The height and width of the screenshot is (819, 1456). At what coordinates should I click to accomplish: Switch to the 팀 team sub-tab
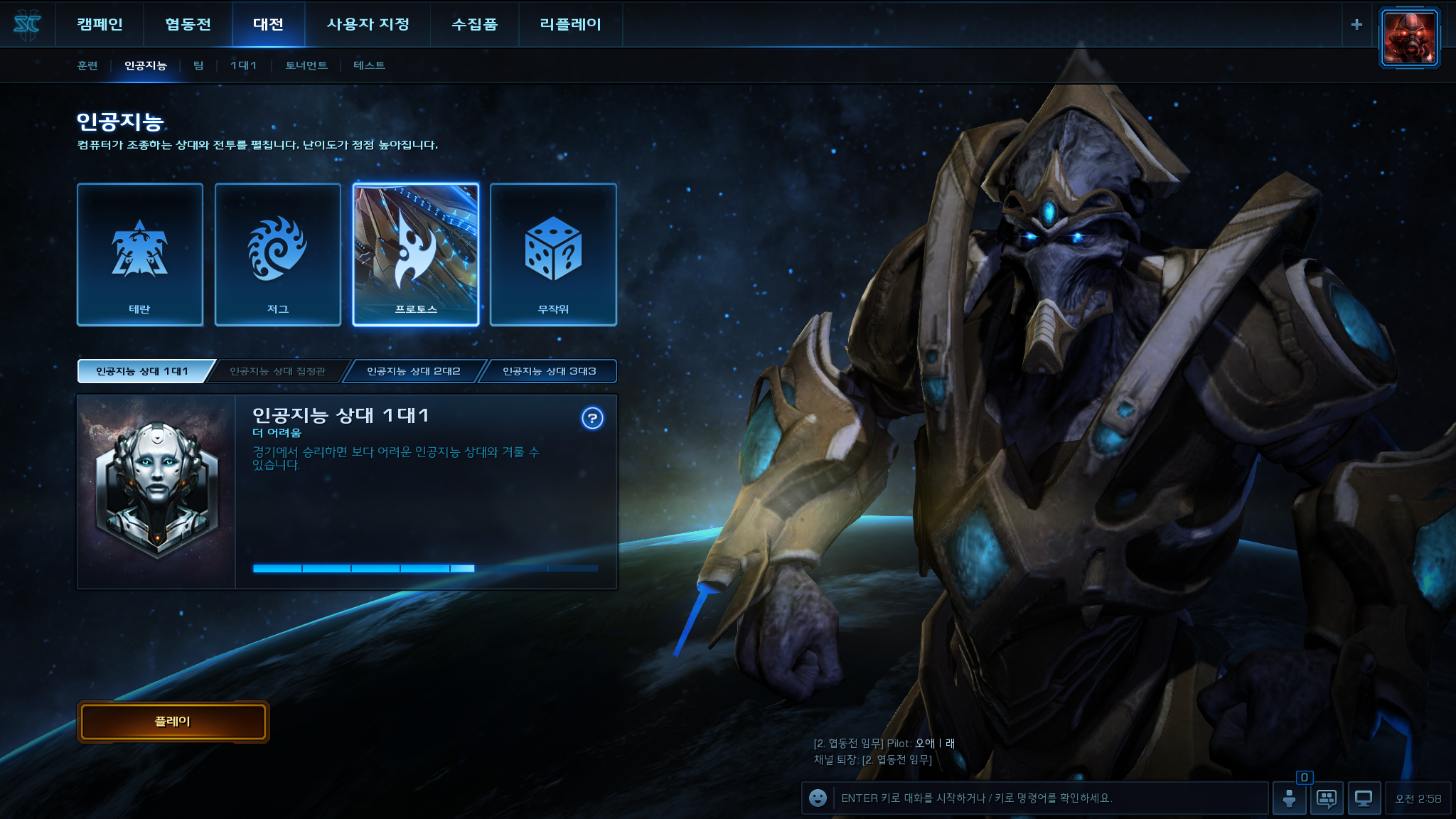click(198, 65)
